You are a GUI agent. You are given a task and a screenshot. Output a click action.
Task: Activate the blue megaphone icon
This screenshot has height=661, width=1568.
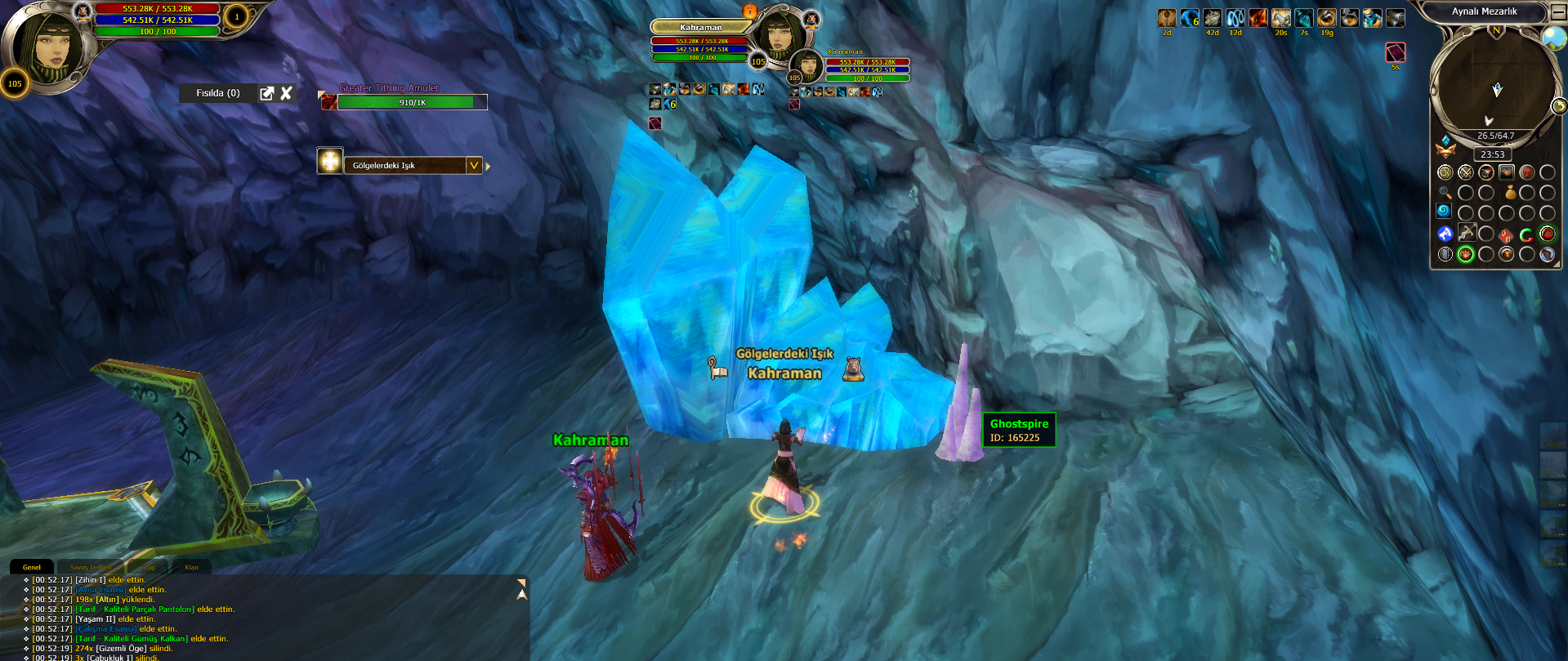point(1445,234)
